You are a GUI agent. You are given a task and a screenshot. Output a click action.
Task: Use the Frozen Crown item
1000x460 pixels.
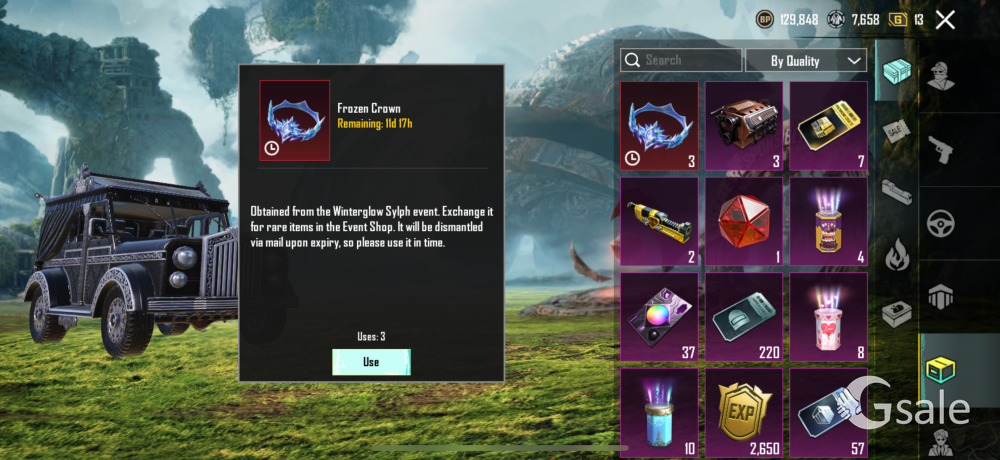(371, 362)
